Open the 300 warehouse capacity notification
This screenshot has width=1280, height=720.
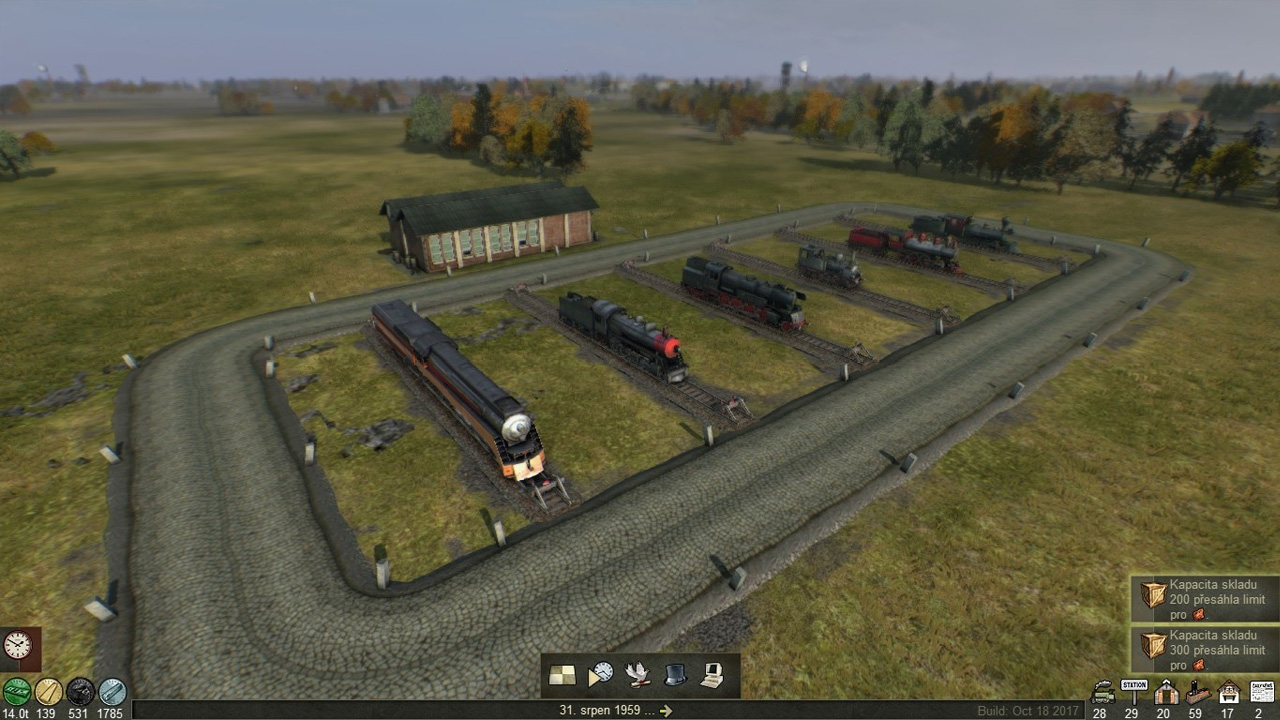(1205, 649)
